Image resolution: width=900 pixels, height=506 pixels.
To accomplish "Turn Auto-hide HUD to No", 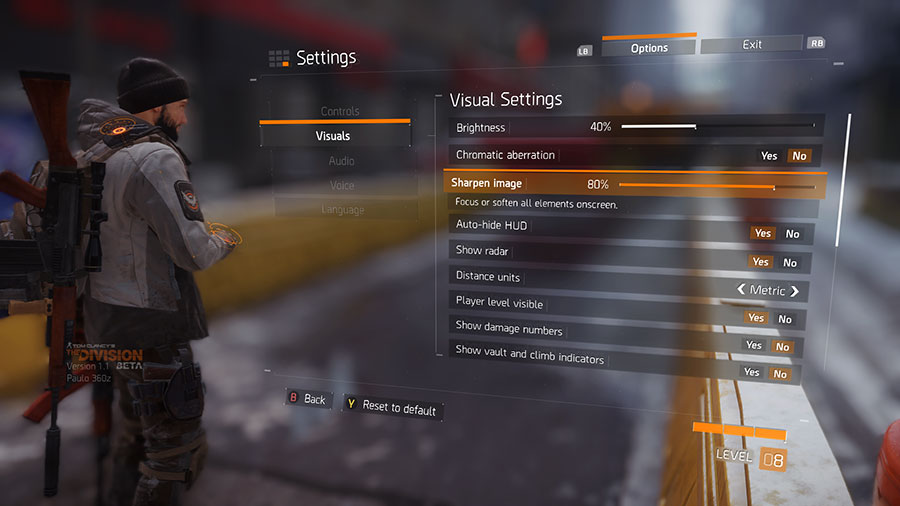I will [792, 234].
